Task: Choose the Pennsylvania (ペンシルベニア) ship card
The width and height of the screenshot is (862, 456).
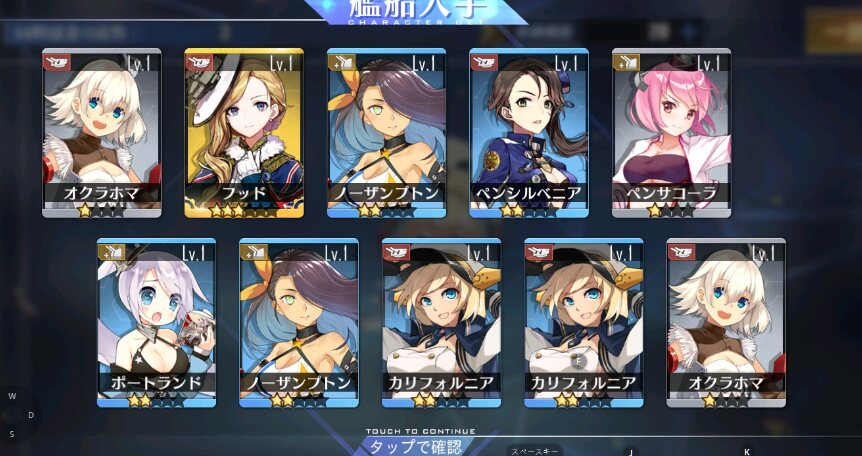Action: pyautogui.click(x=528, y=133)
